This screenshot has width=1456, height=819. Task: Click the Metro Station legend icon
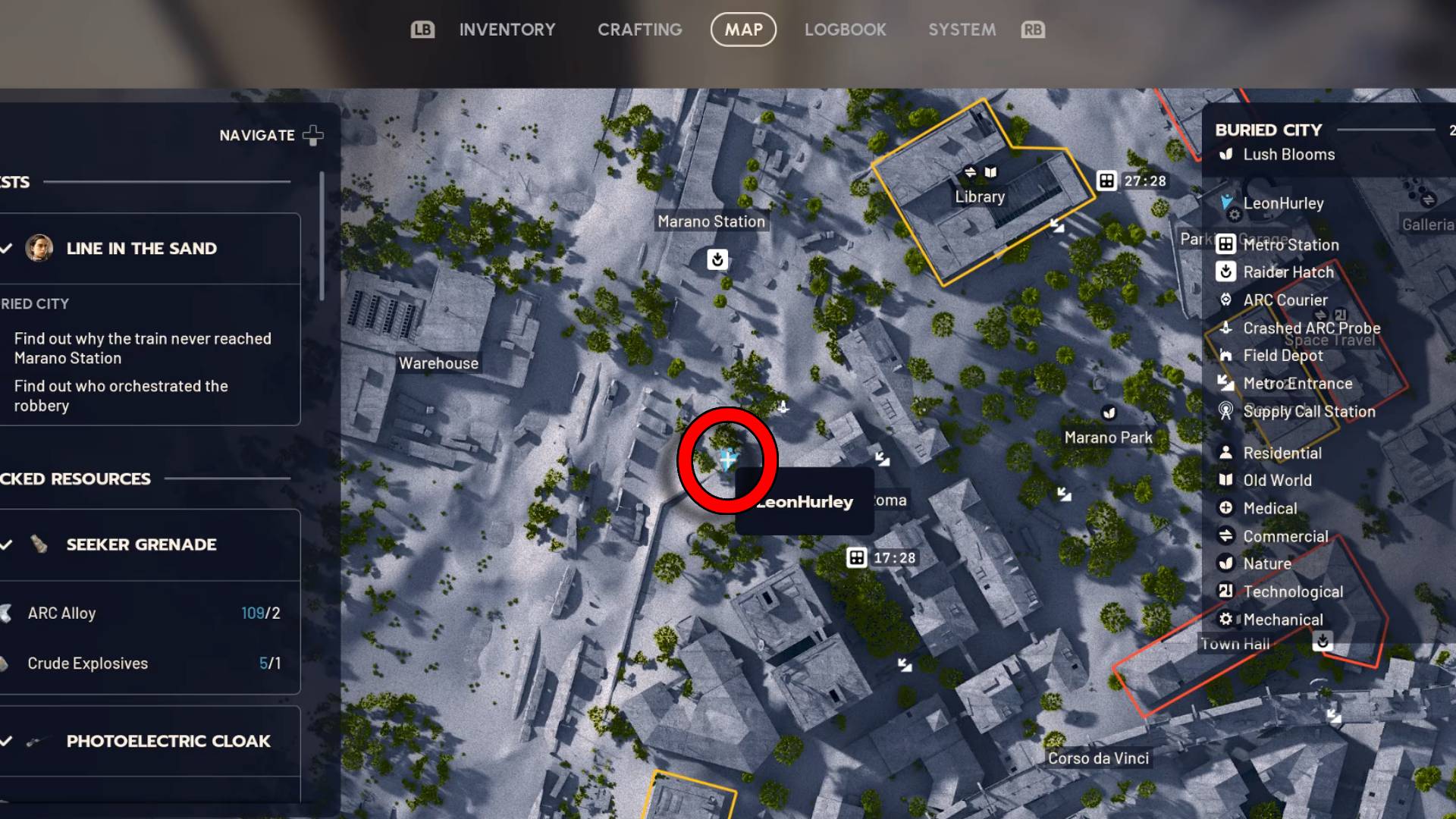1226,244
